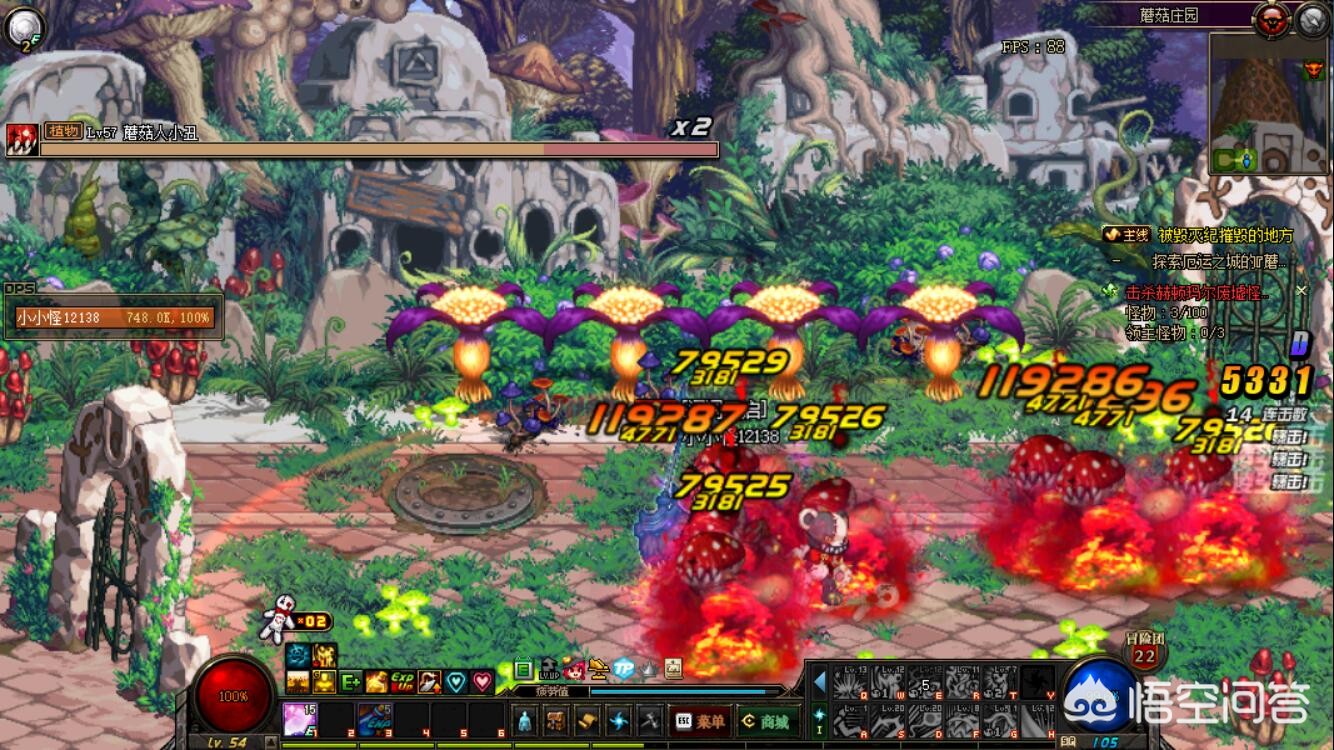The width and height of the screenshot is (1334, 750).
Task: Open the treasure chest inventory icon
Action: click(558, 721)
